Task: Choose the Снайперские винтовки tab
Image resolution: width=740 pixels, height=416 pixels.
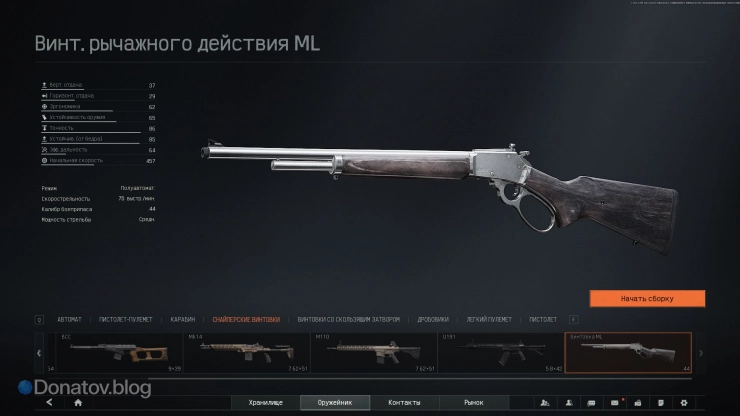Action: [x=239, y=320]
